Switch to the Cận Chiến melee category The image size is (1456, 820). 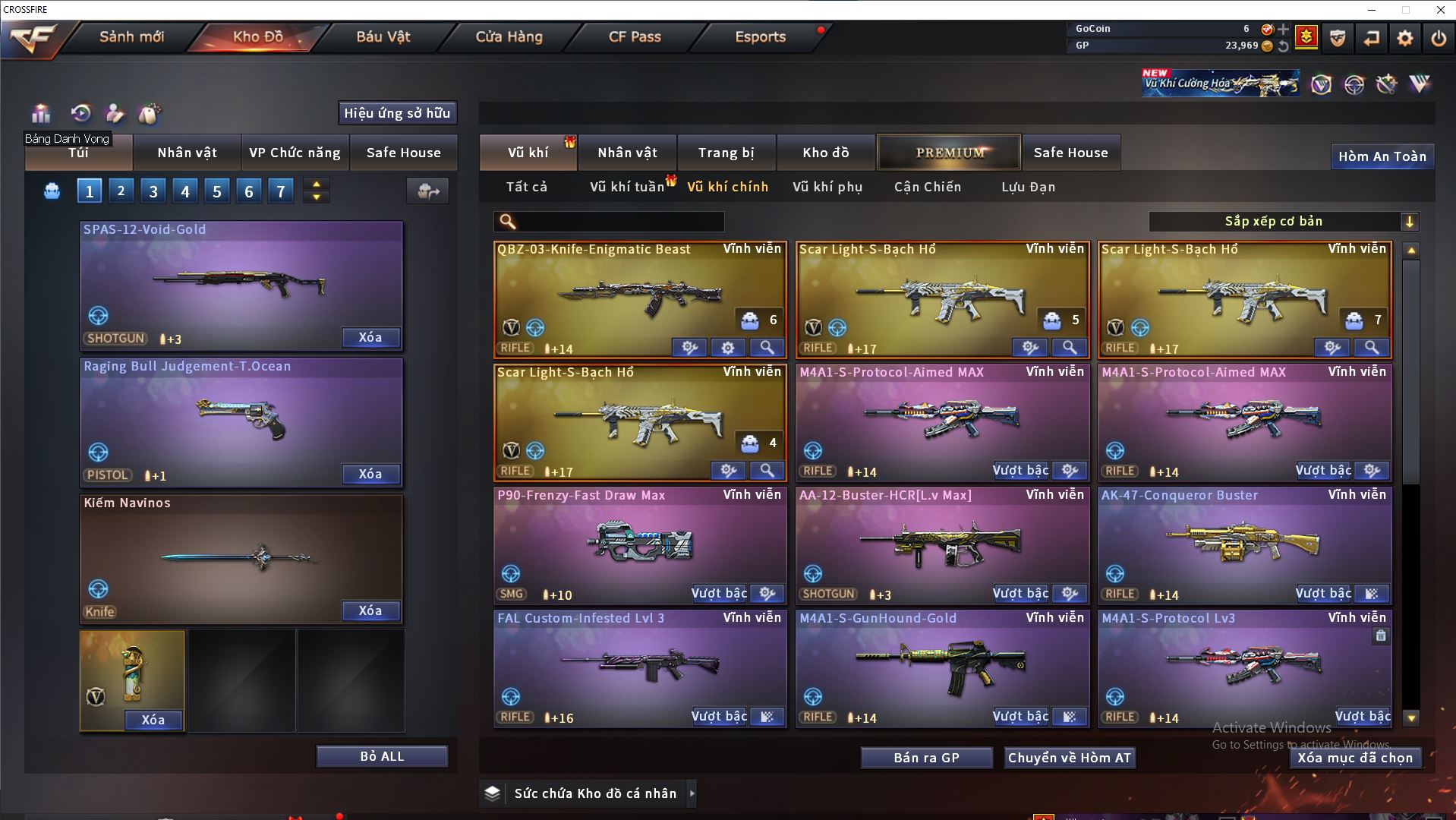[x=927, y=187]
